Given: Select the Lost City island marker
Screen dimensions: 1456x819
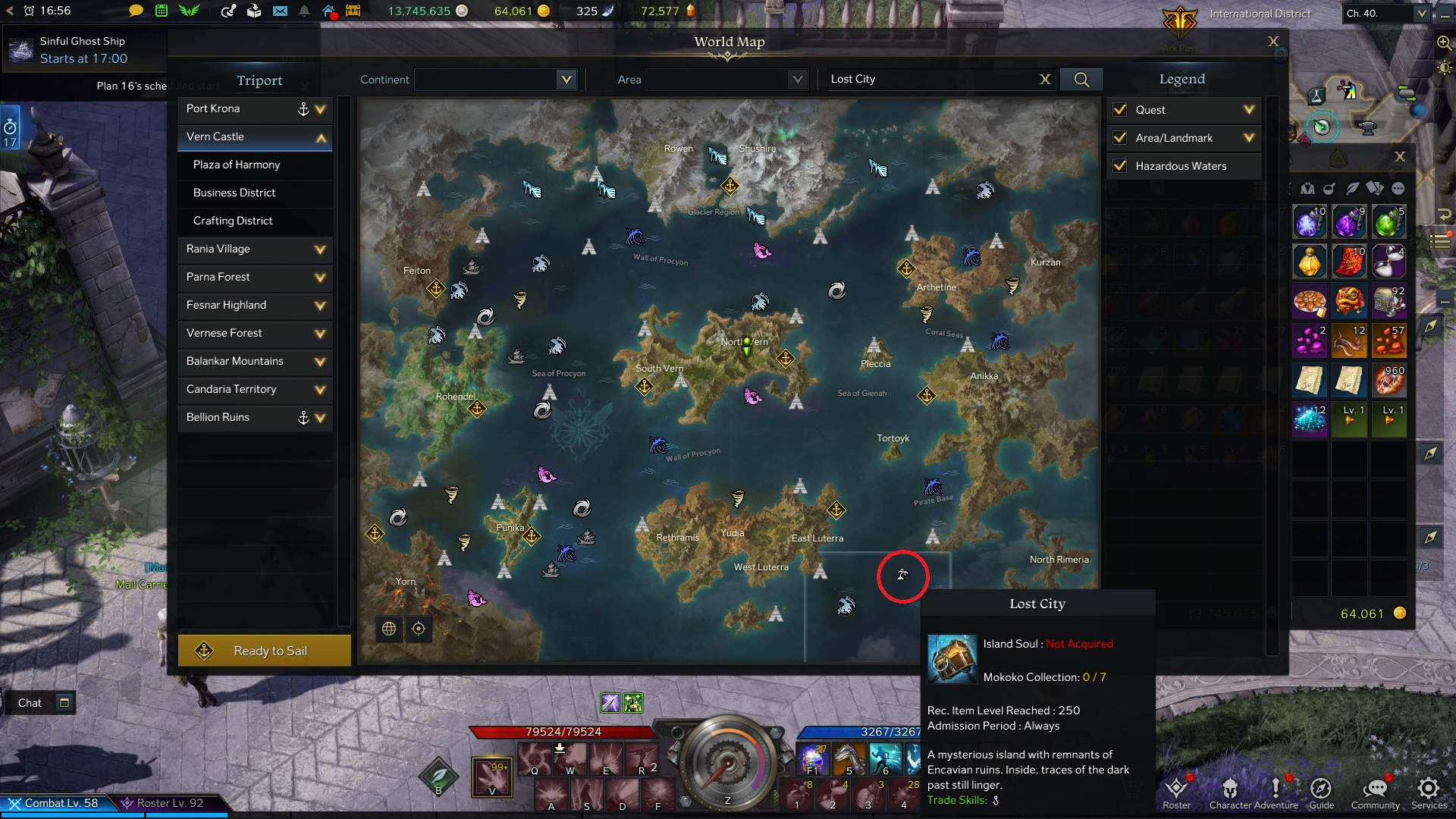Looking at the screenshot, I should (902, 575).
